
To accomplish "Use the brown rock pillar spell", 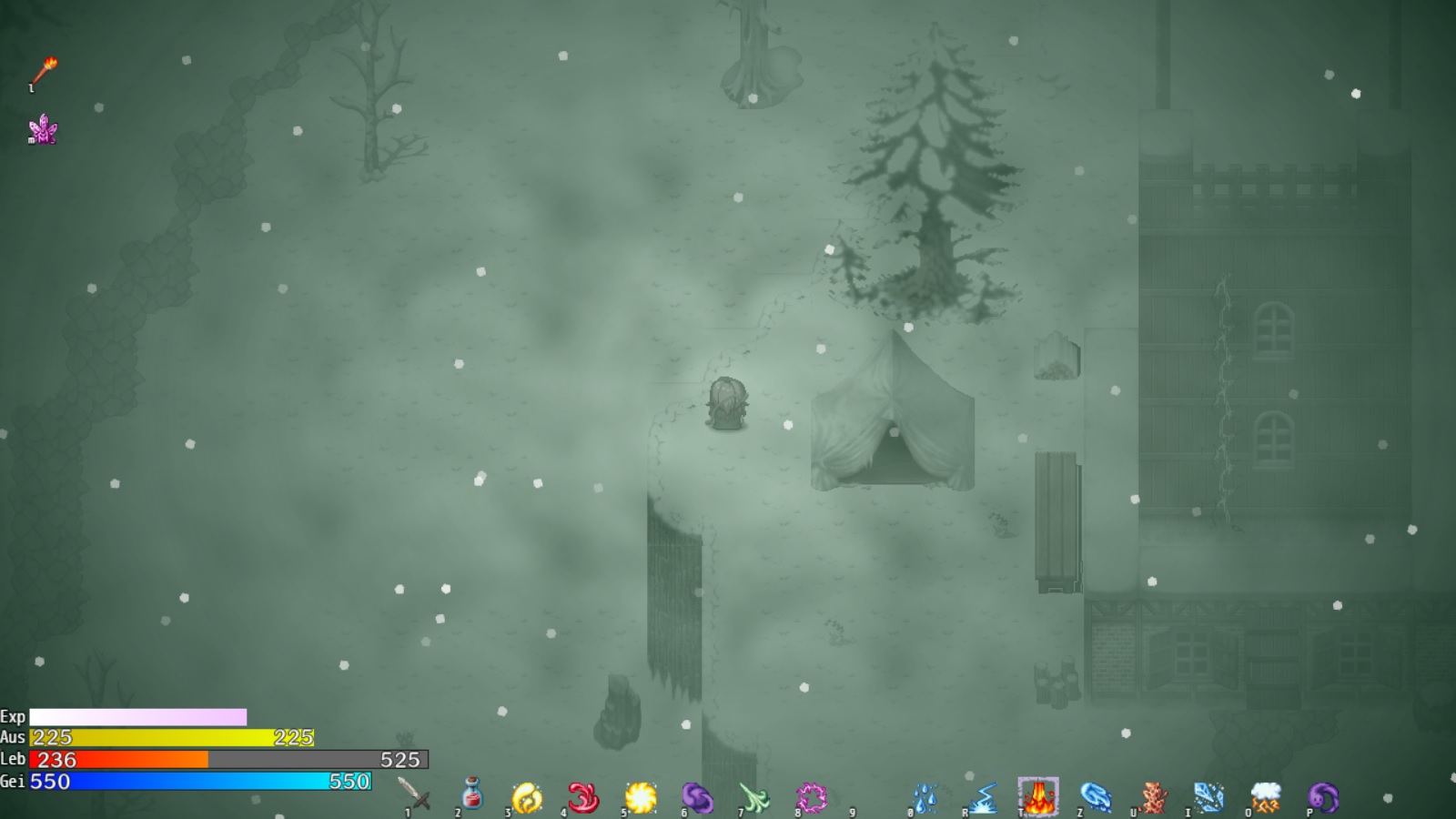I will point(1152,797).
